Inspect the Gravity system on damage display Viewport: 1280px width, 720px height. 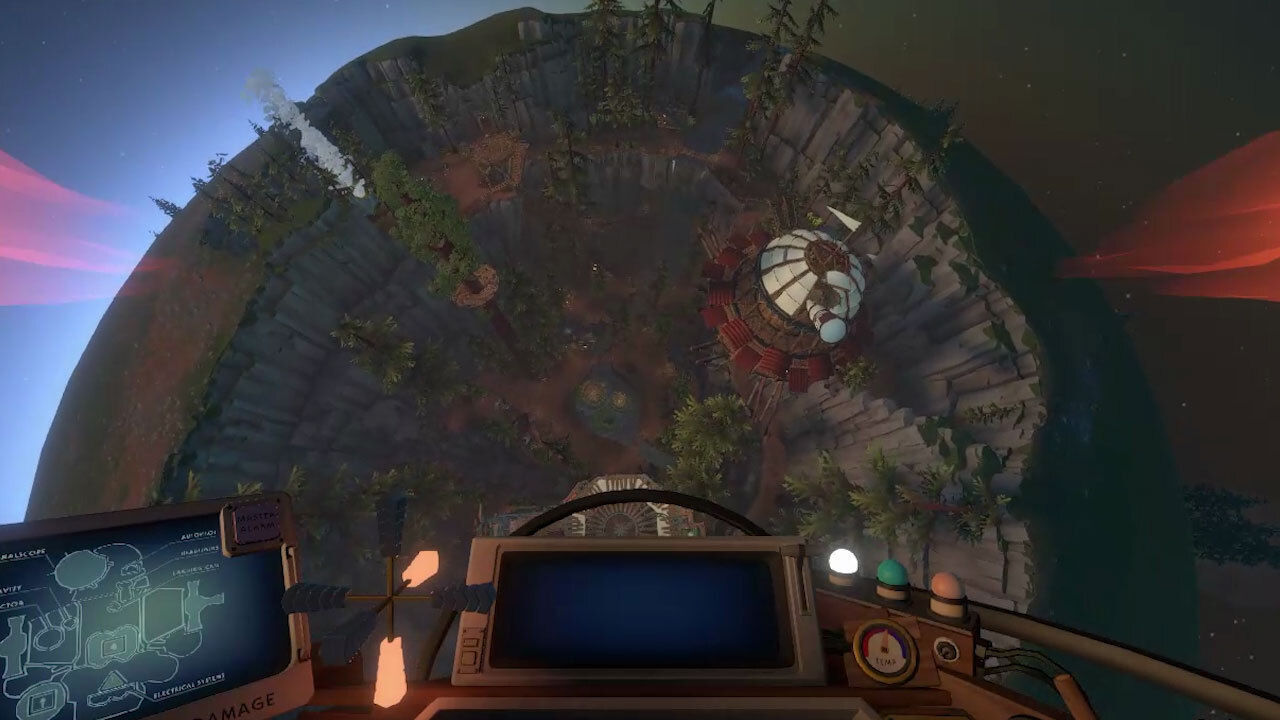(x=11, y=590)
